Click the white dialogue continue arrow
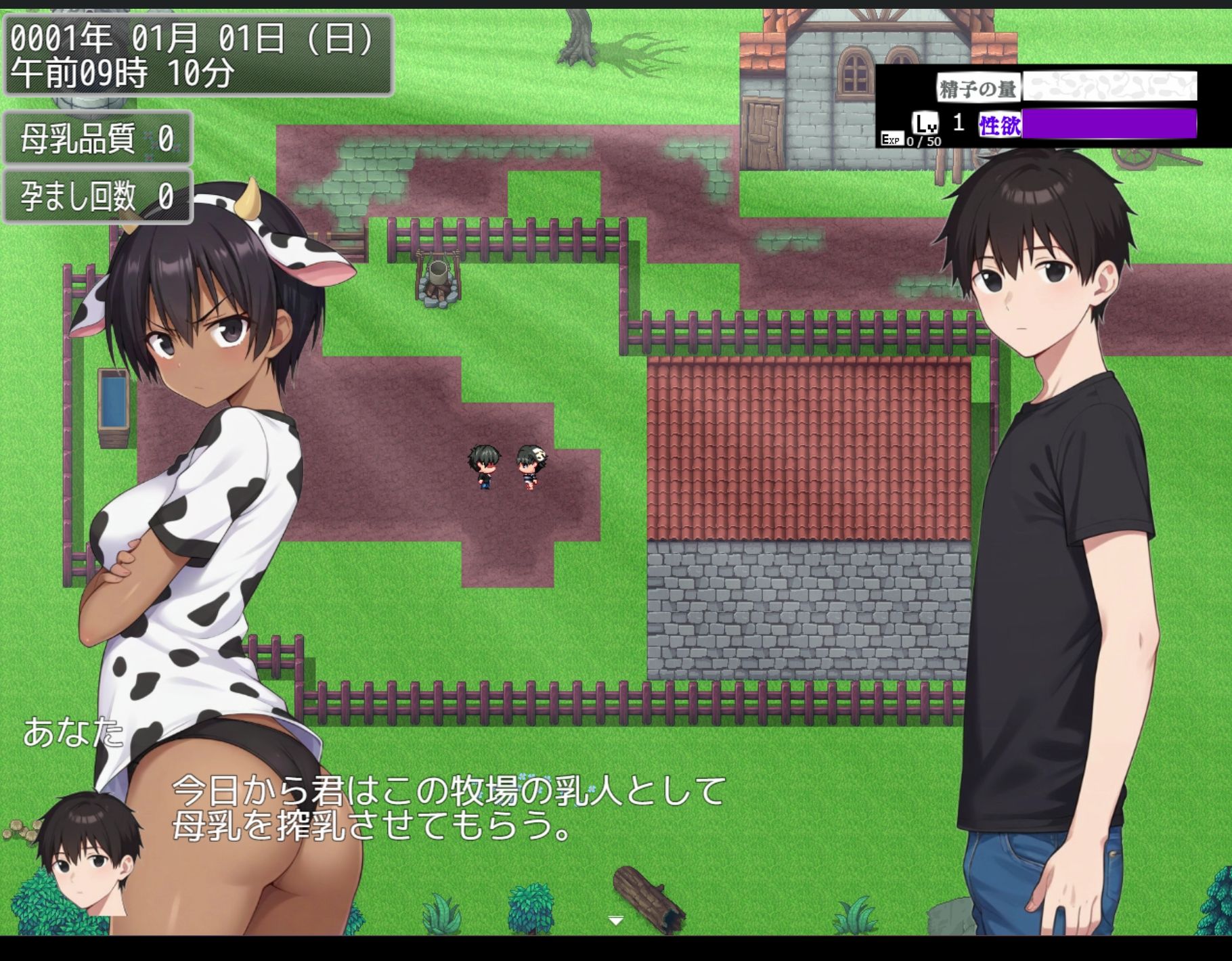1232x961 pixels. click(x=615, y=920)
